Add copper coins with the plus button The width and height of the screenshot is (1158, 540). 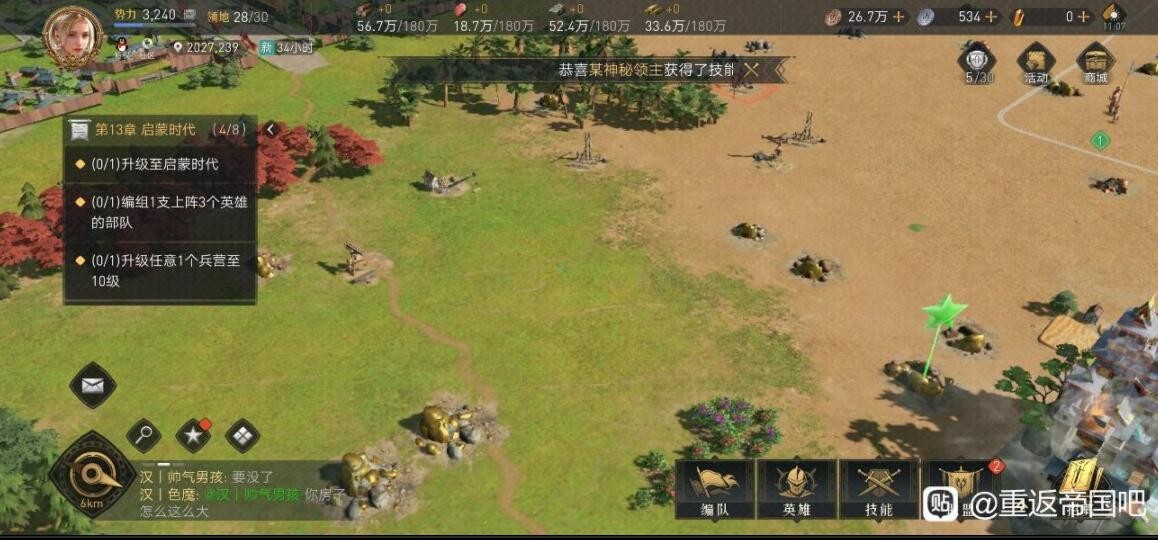898,16
